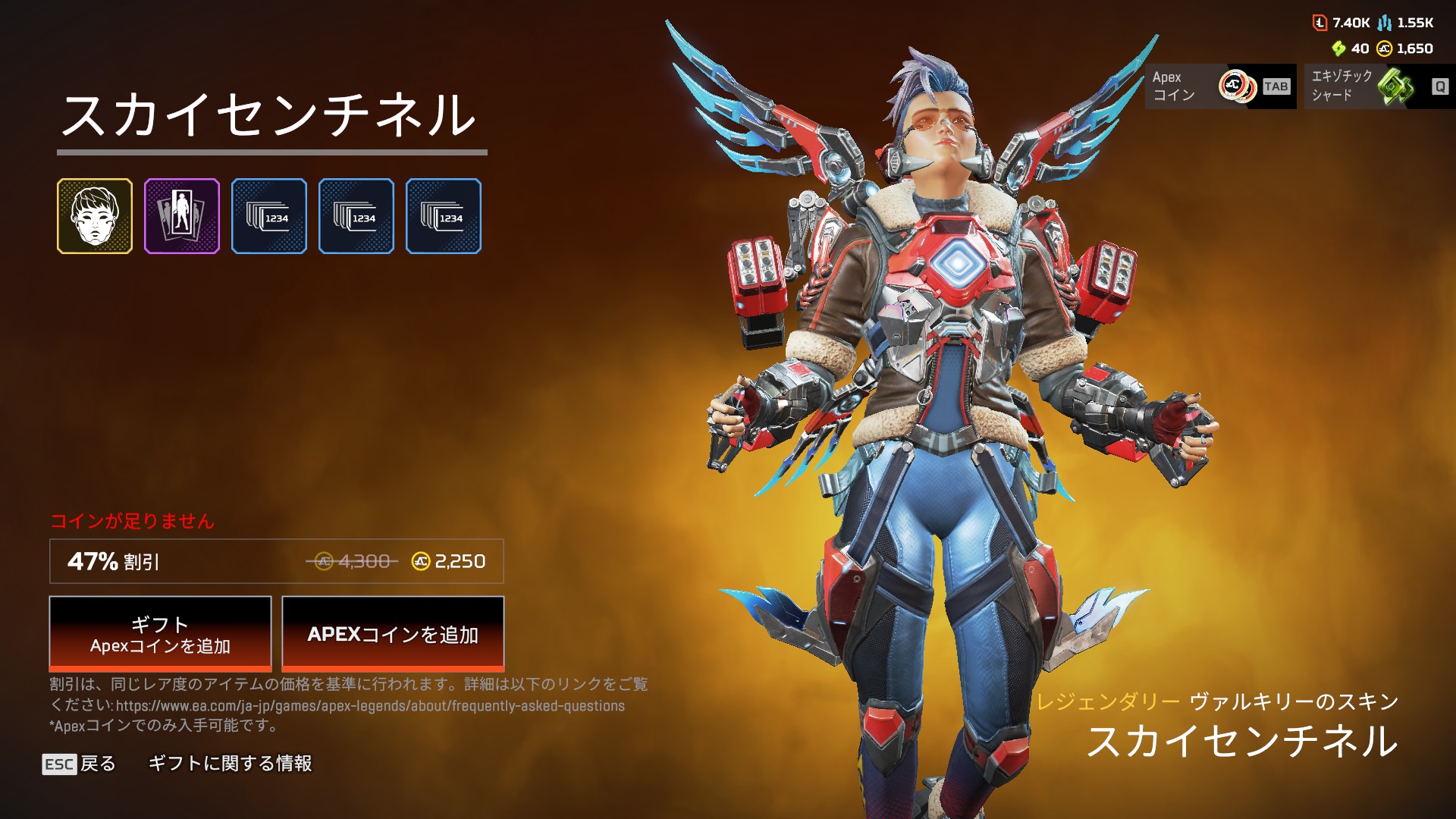
Task: Open ギフトに関する情報
Action: tap(230, 764)
